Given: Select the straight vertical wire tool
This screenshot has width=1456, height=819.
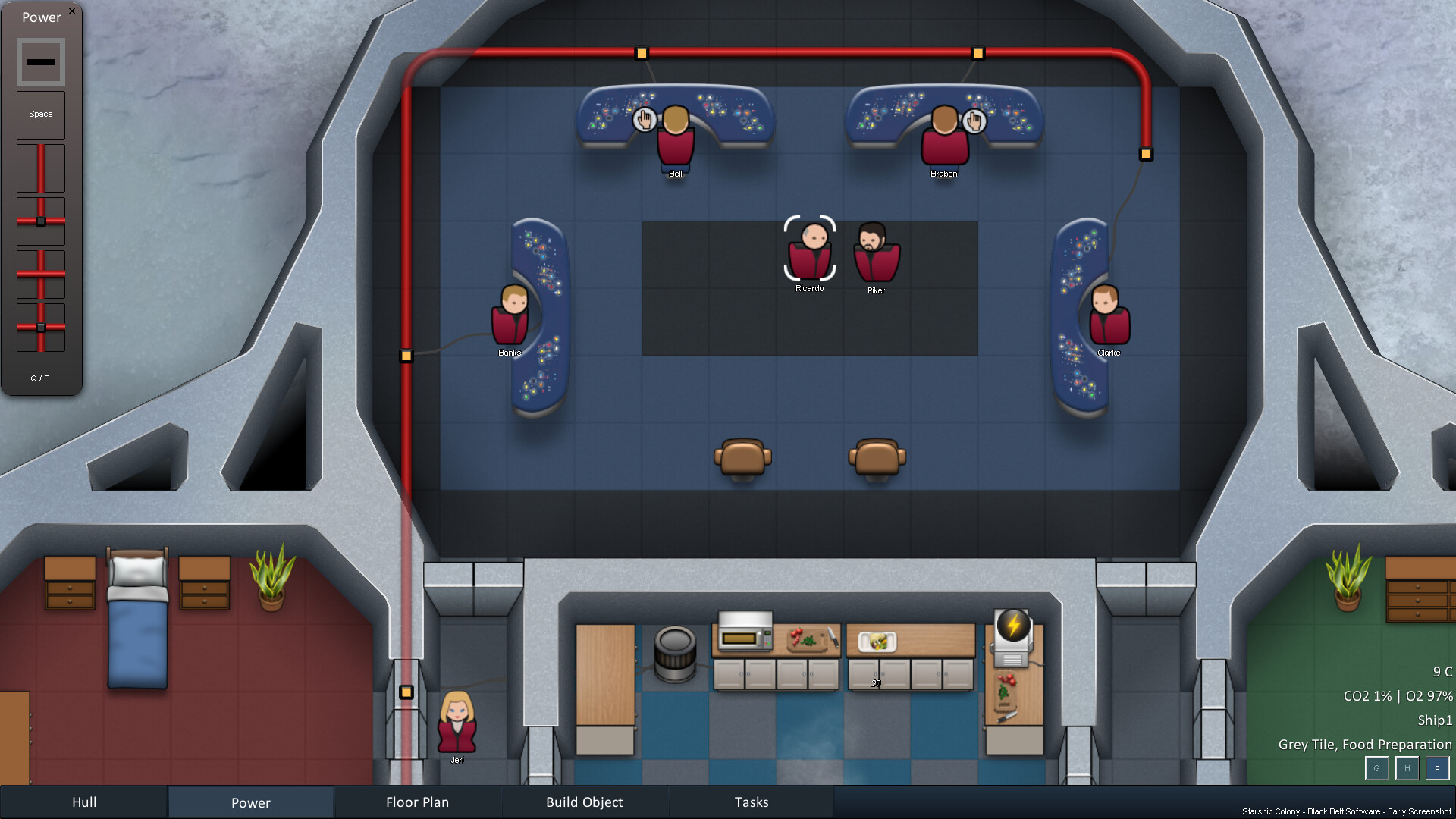Looking at the screenshot, I should click(41, 167).
